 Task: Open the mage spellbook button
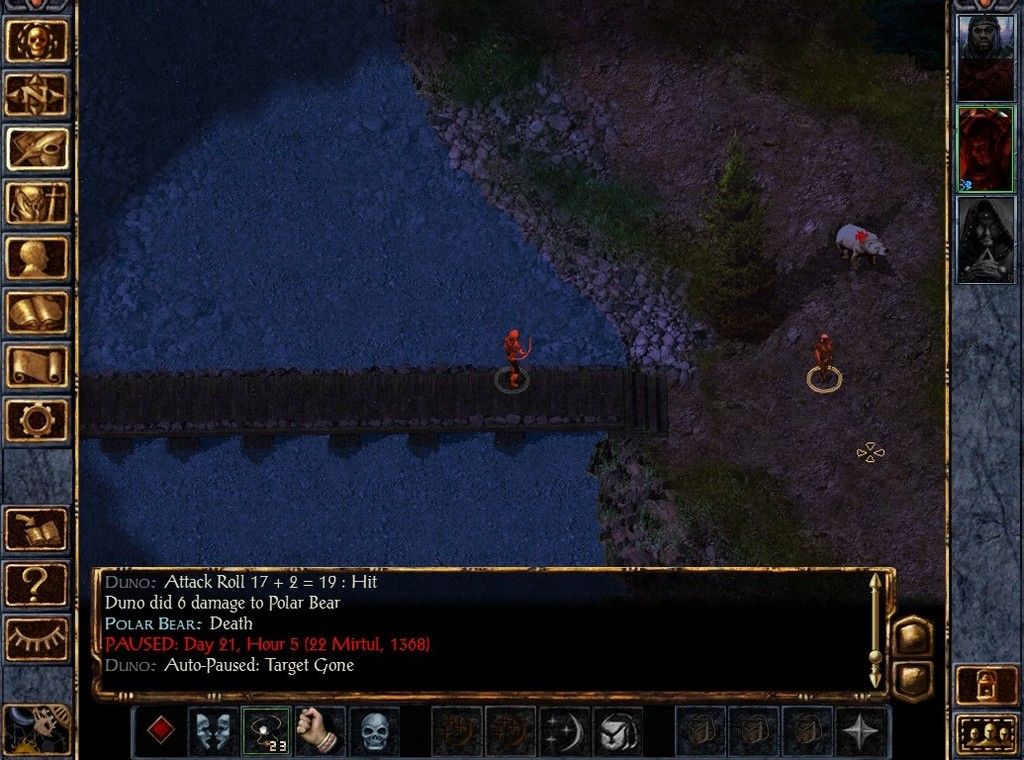coord(38,311)
